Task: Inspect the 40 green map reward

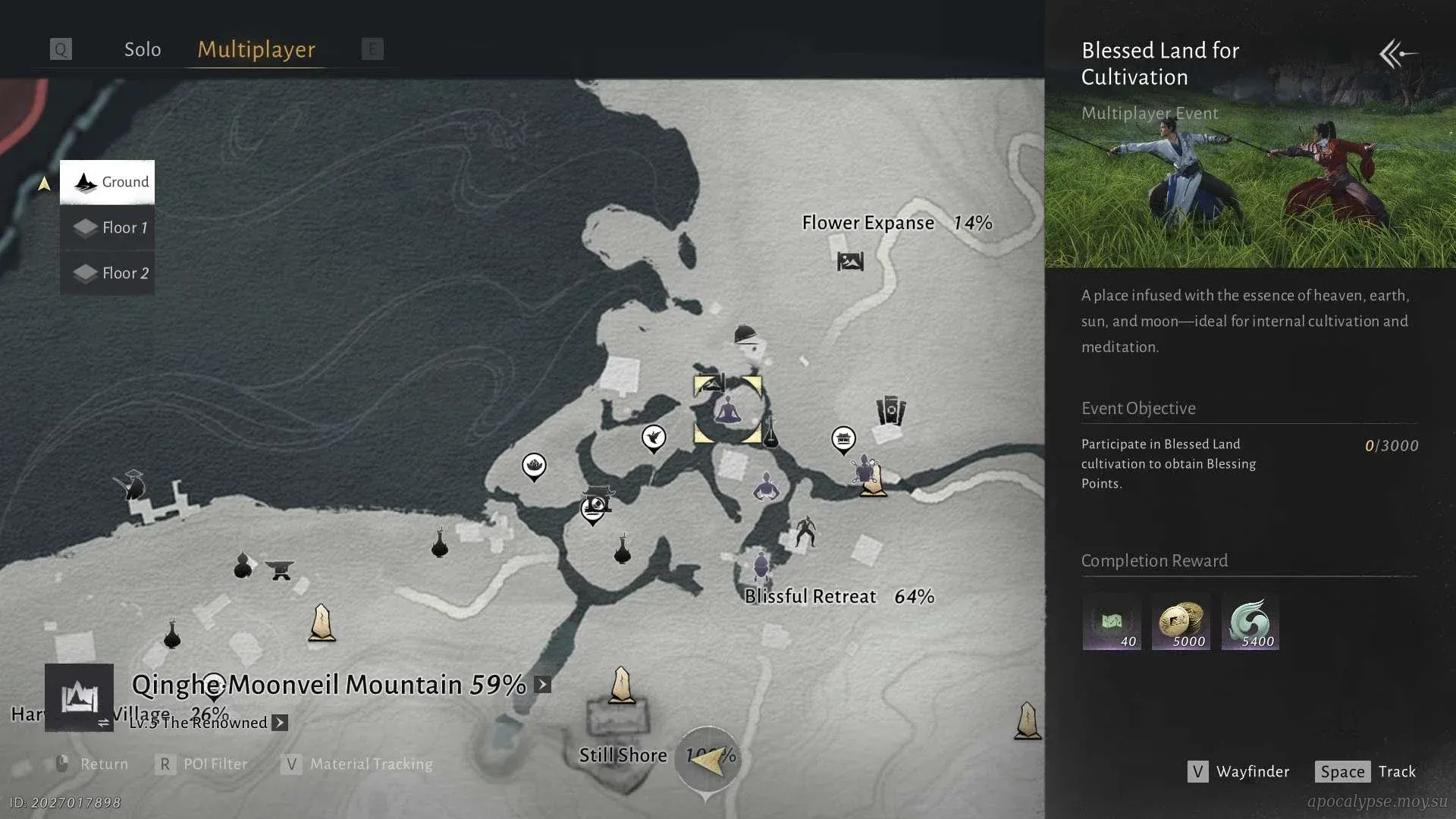Action: (1112, 622)
